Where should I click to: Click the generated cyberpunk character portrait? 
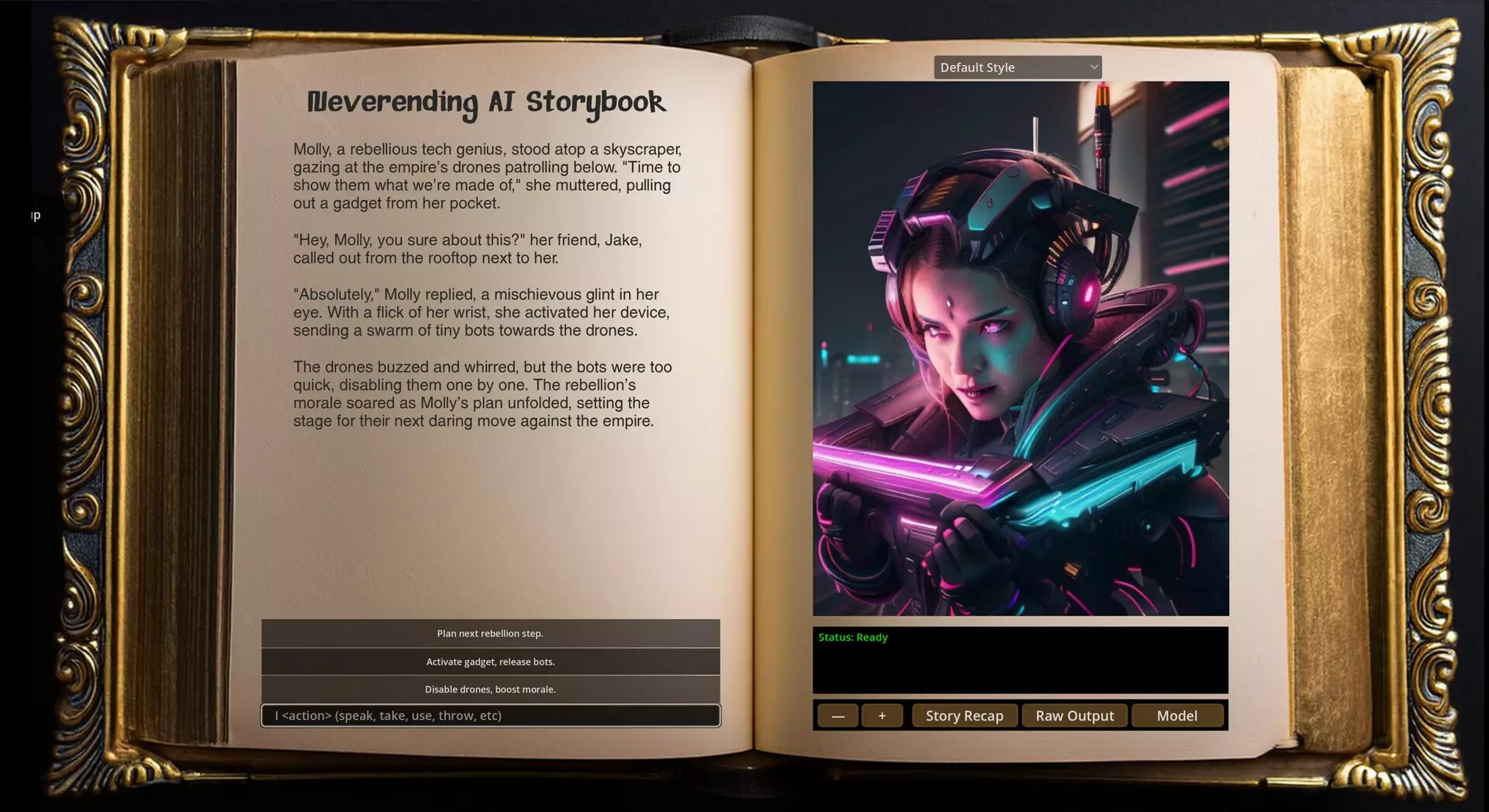click(x=1020, y=347)
